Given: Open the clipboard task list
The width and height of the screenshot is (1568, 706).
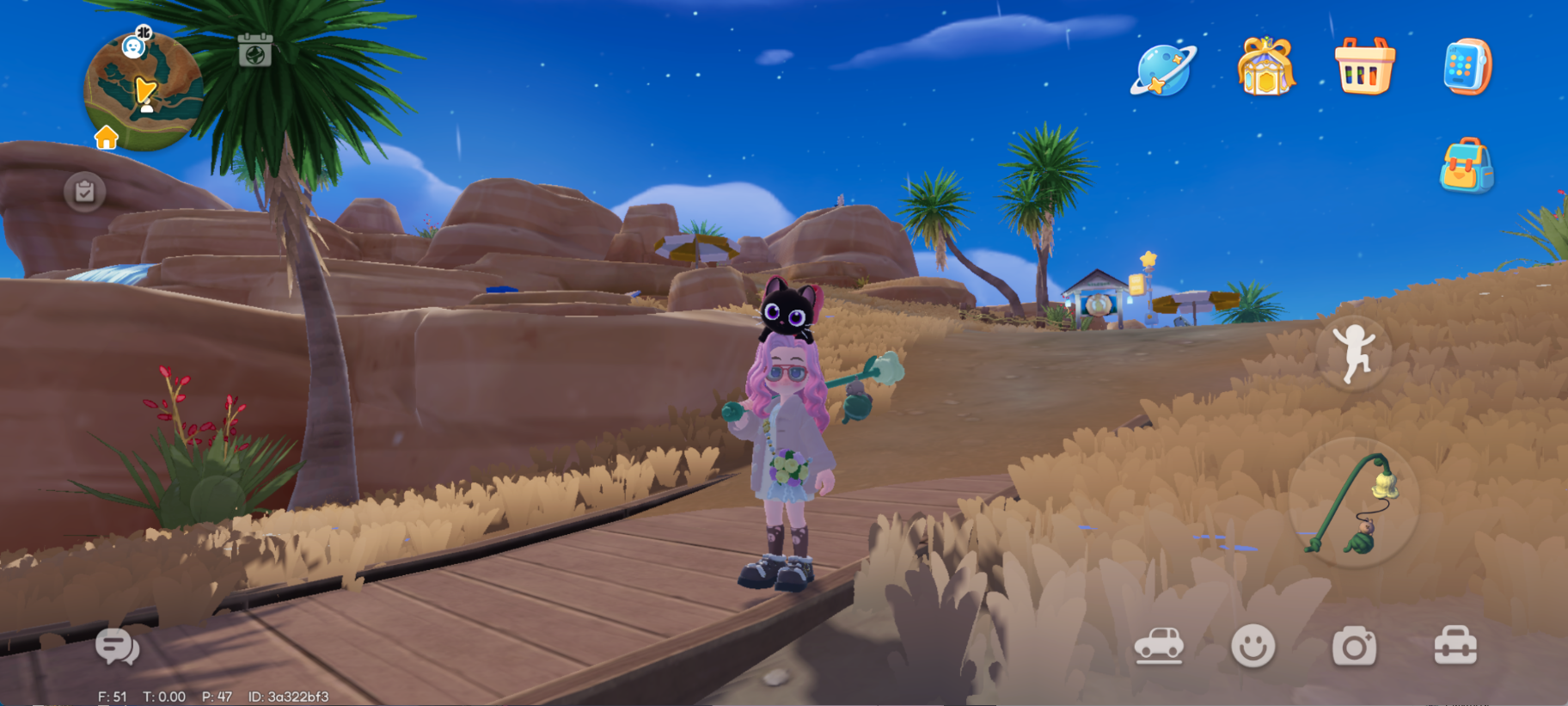Looking at the screenshot, I should pos(85,191).
